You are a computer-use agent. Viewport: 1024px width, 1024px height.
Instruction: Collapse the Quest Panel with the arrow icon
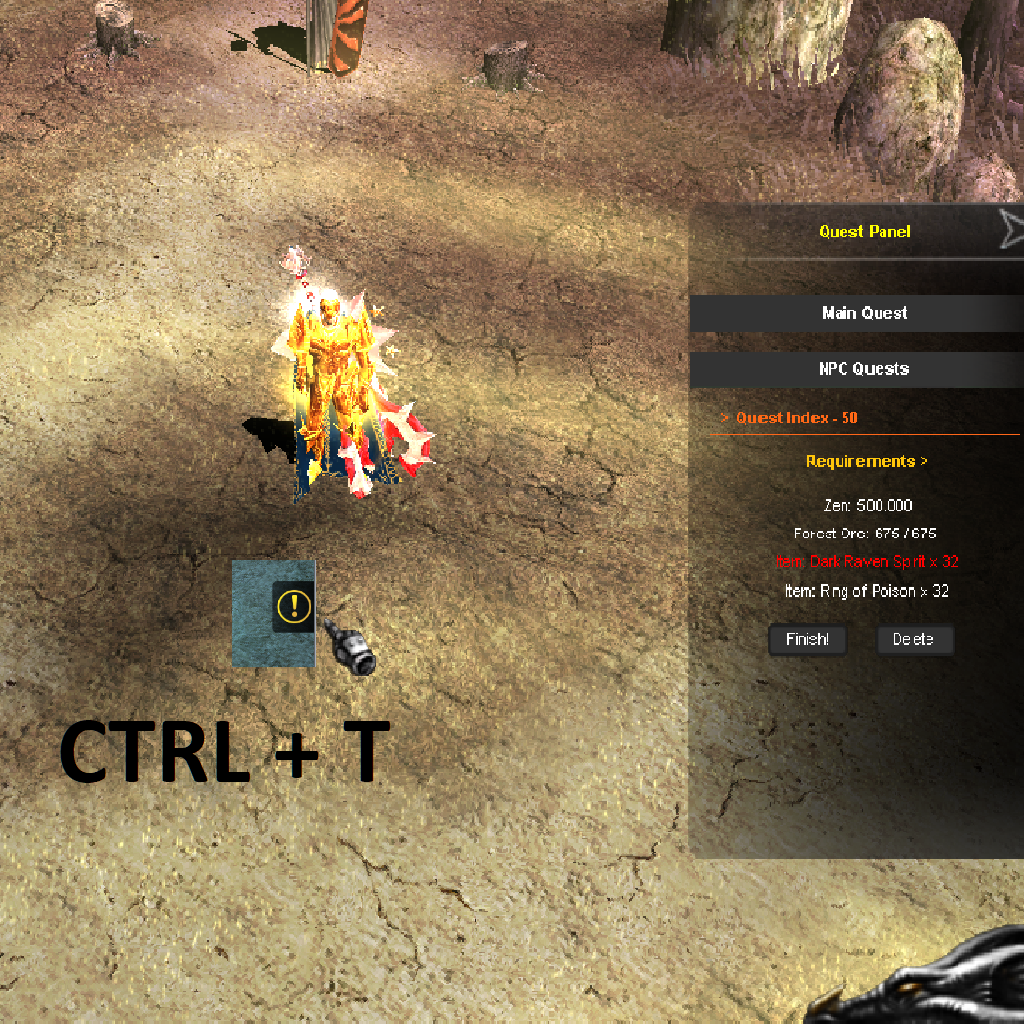click(1011, 230)
